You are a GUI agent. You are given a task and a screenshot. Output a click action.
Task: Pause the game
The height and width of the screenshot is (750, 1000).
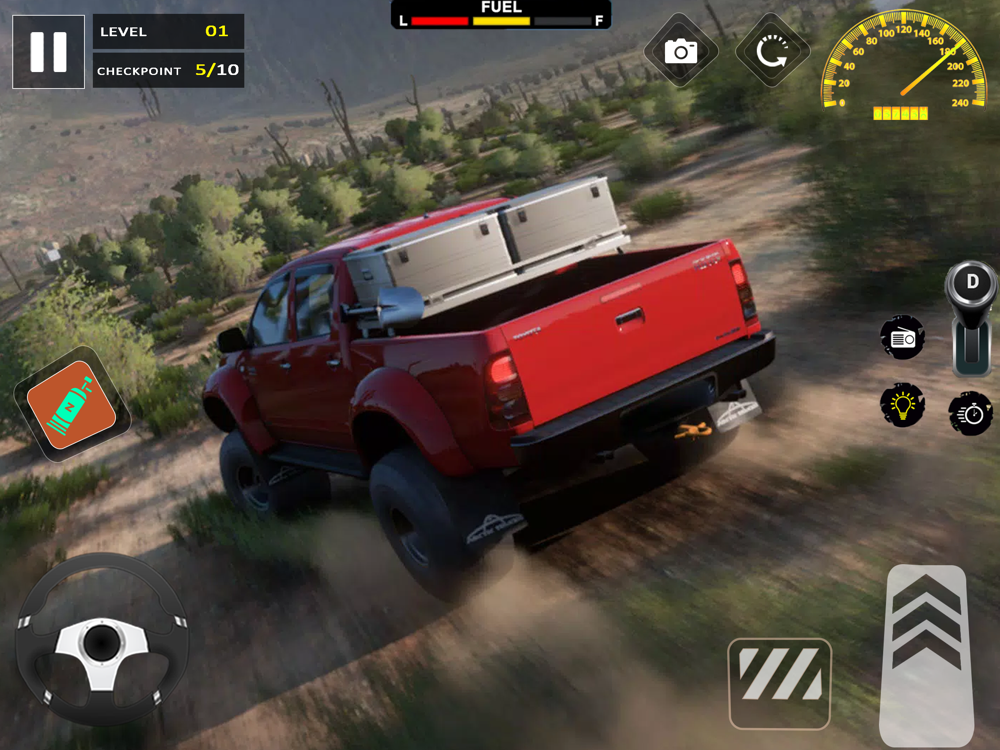coord(48,52)
